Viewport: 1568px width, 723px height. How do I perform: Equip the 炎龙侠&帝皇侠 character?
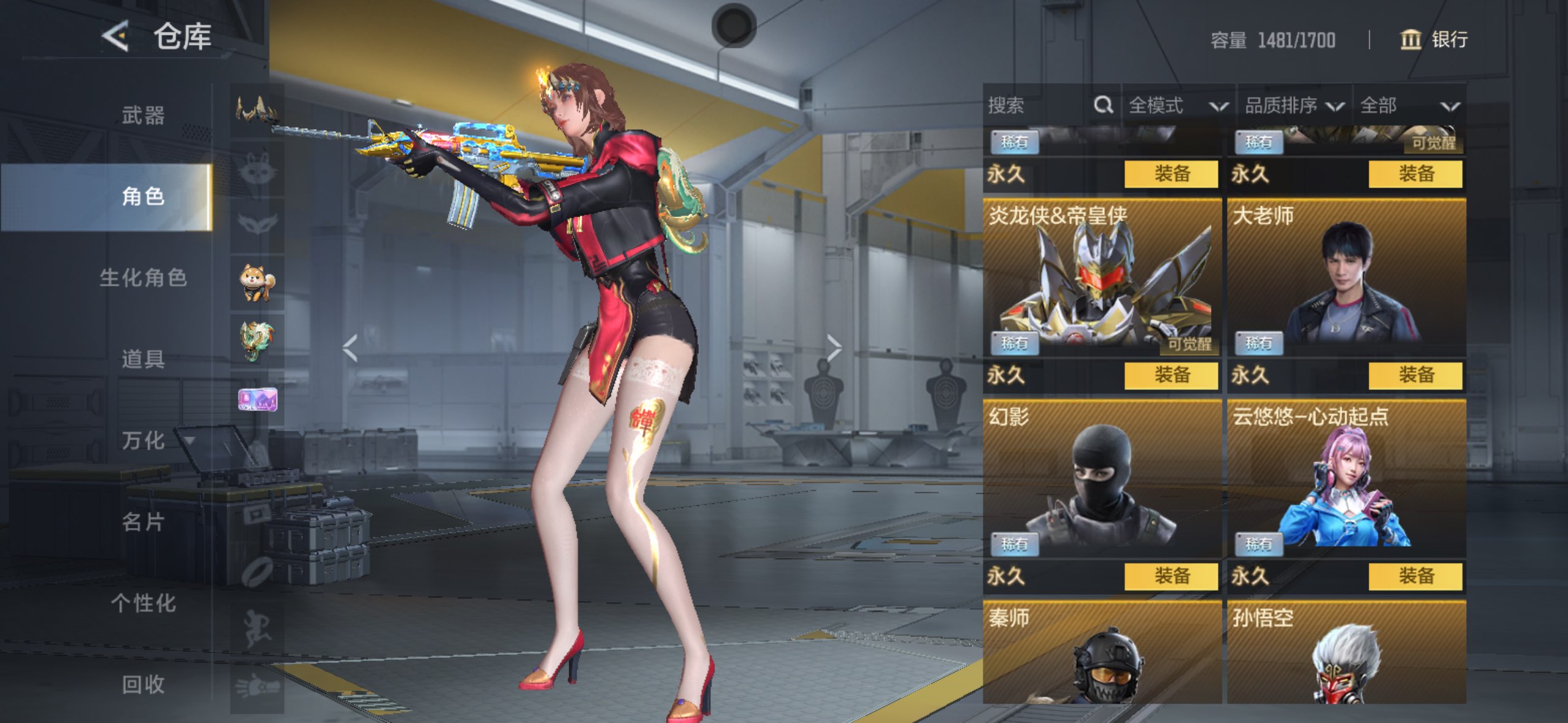[1170, 375]
